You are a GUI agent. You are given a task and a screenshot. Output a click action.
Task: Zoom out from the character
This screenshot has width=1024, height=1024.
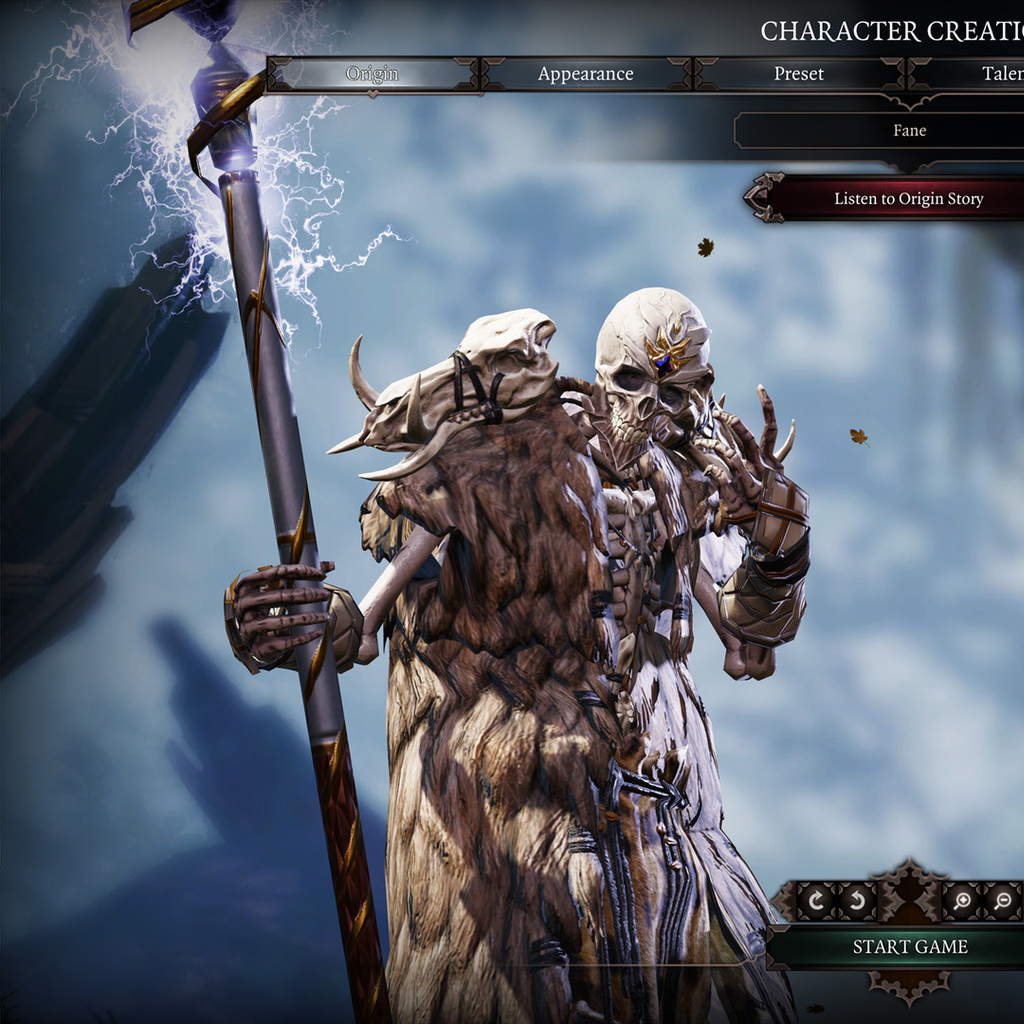pyautogui.click(x=1002, y=901)
